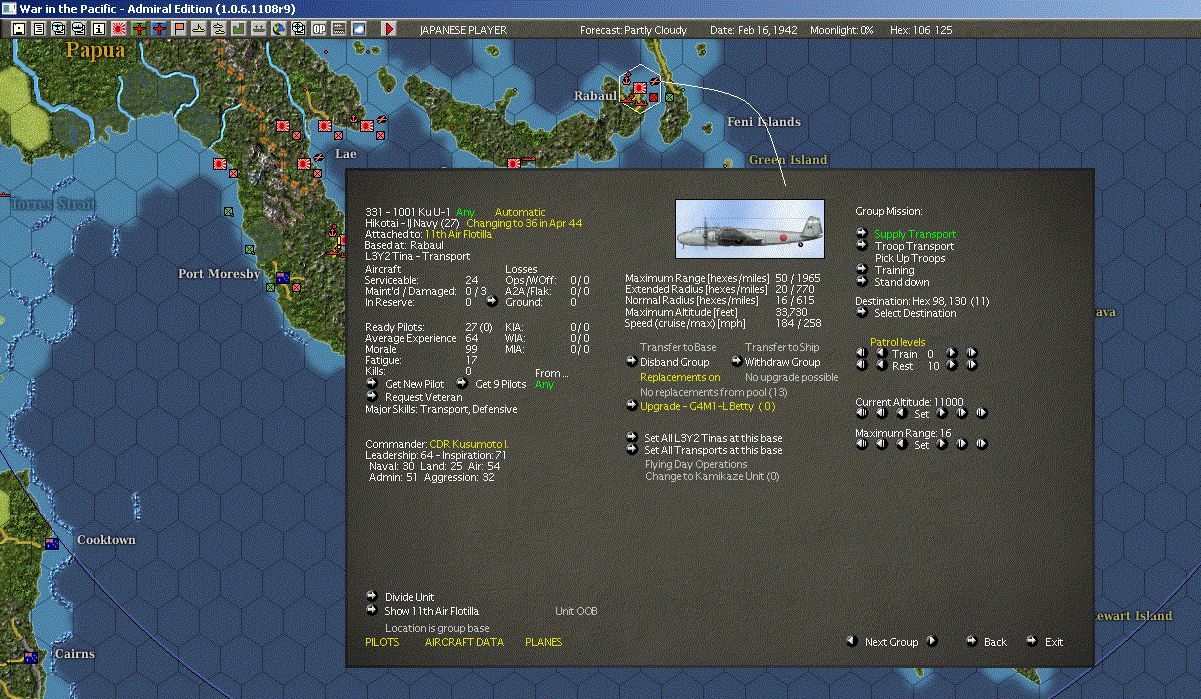View AIRCRAFT DATA page
This screenshot has height=699, width=1201.
tap(464, 642)
